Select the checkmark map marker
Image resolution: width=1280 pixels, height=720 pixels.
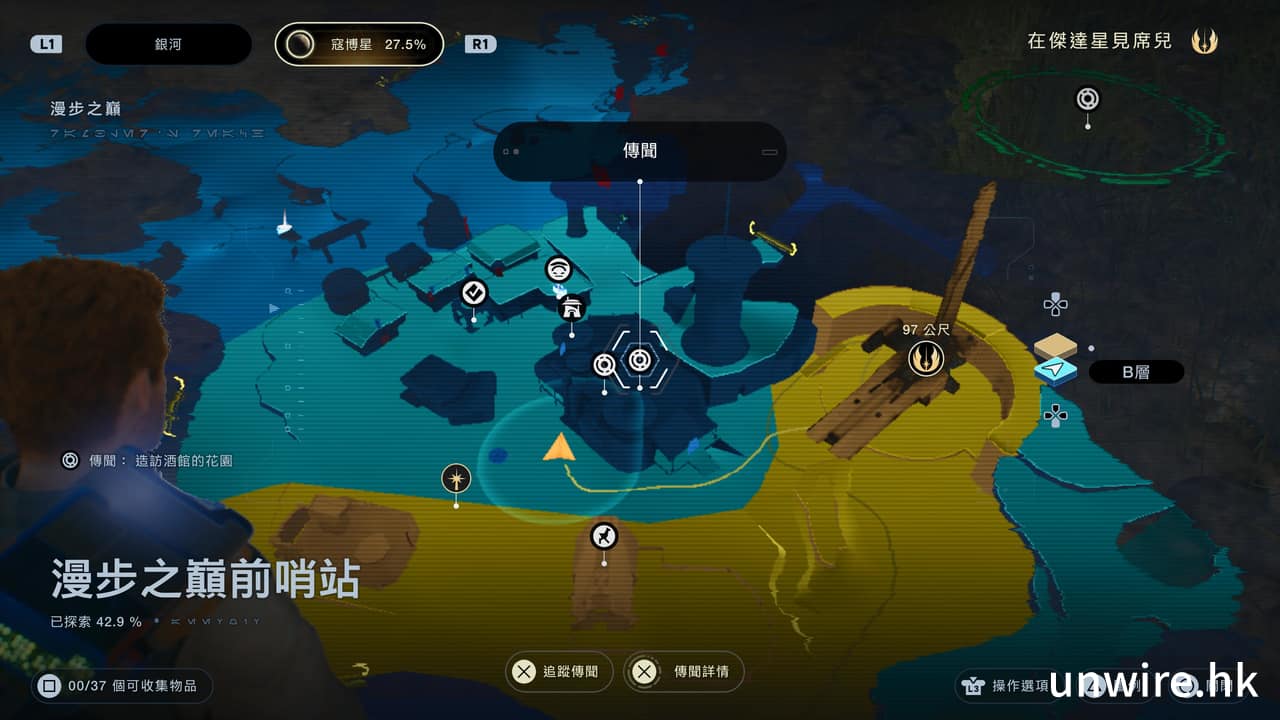[x=474, y=293]
